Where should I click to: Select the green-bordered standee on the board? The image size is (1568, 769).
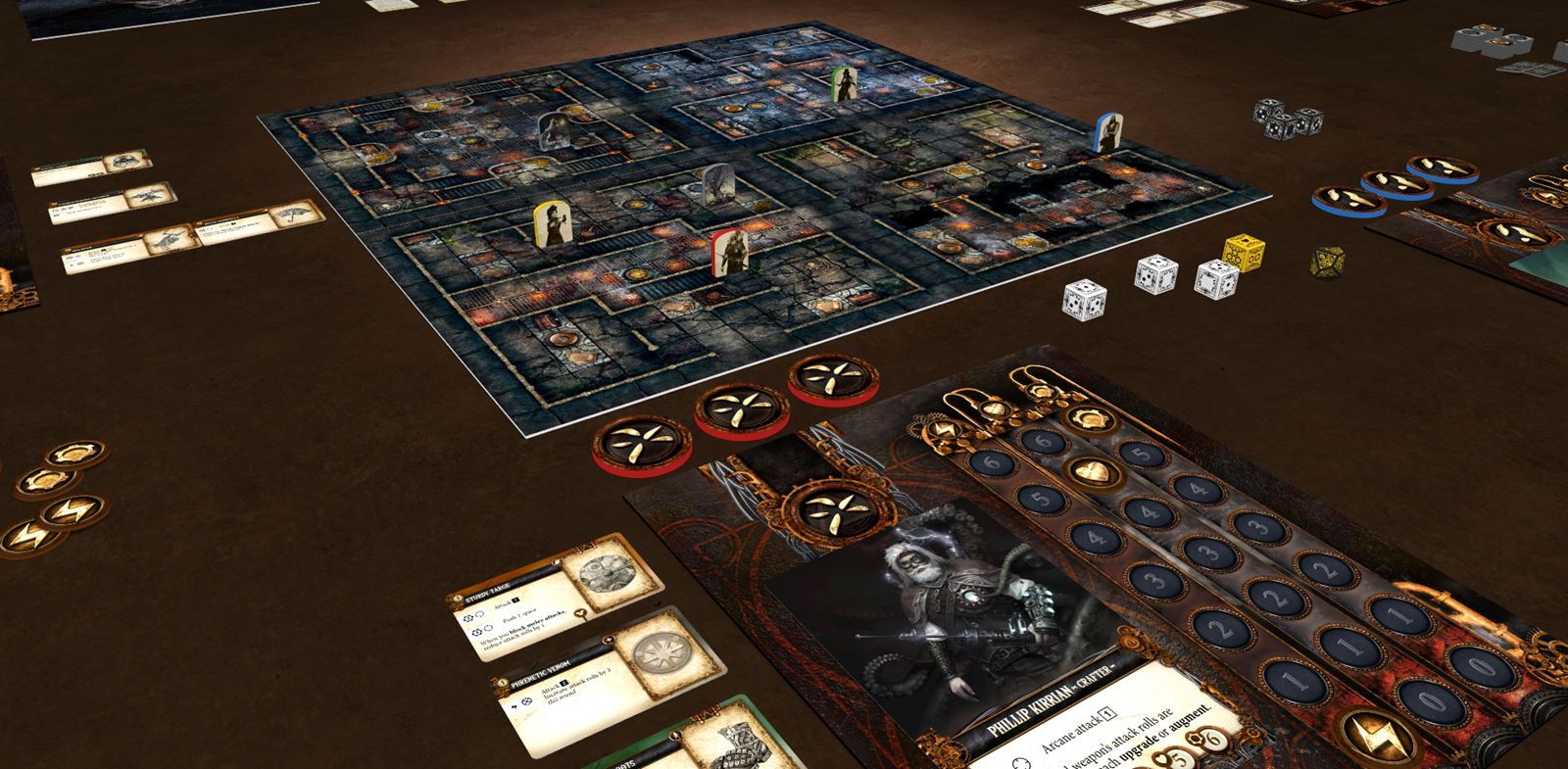[x=843, y=84]
